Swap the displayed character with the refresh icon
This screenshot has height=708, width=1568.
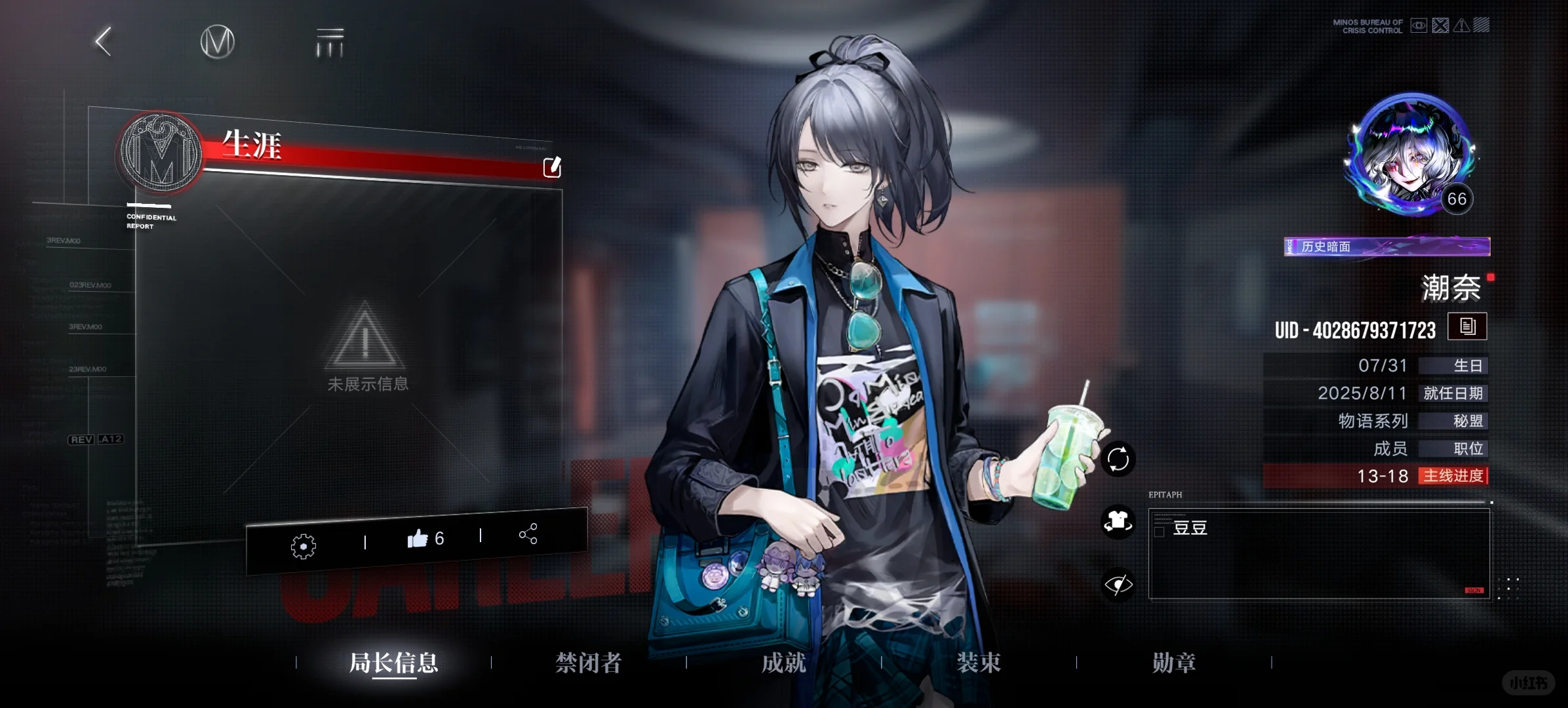[x=1118, y=459]
